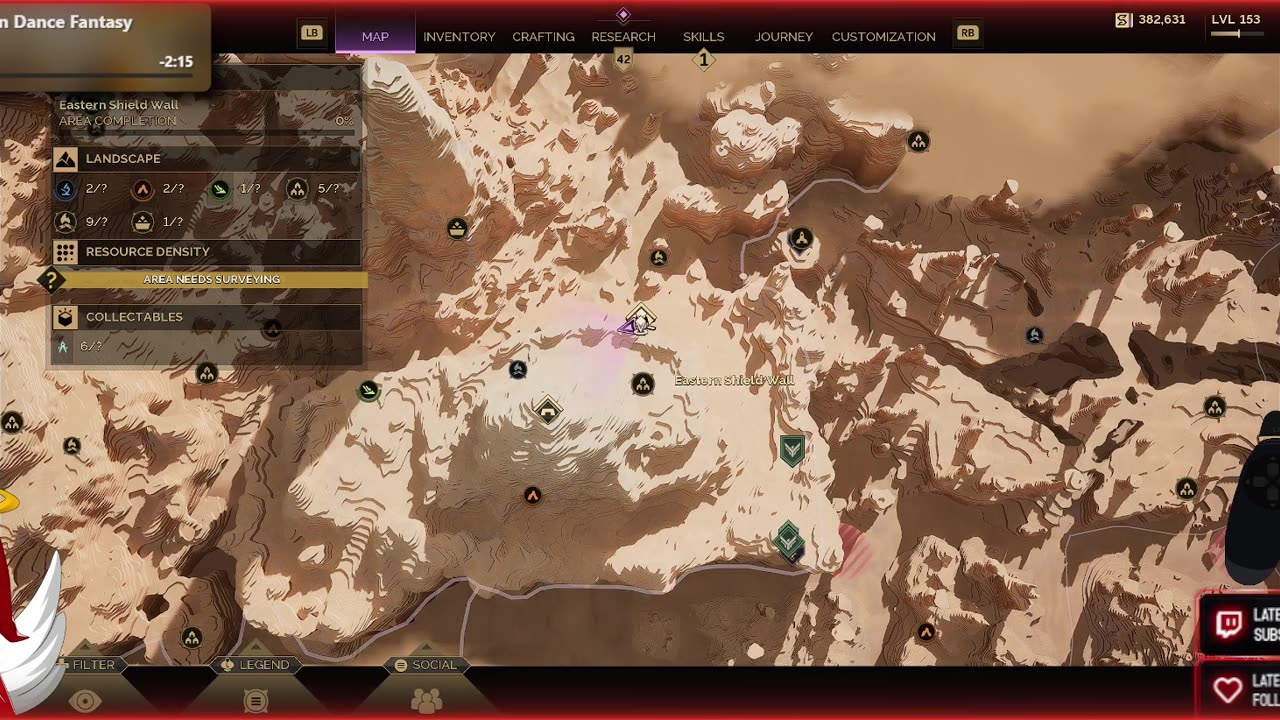Open the Resource Density section
The height and width of the screenshot is (720, 1280).
coord(207,252)
